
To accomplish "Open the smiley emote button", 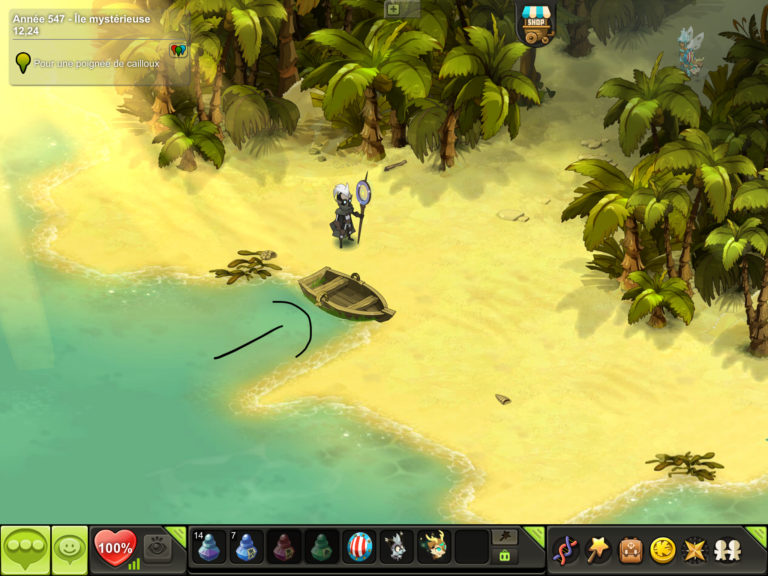I will [69, 548].
